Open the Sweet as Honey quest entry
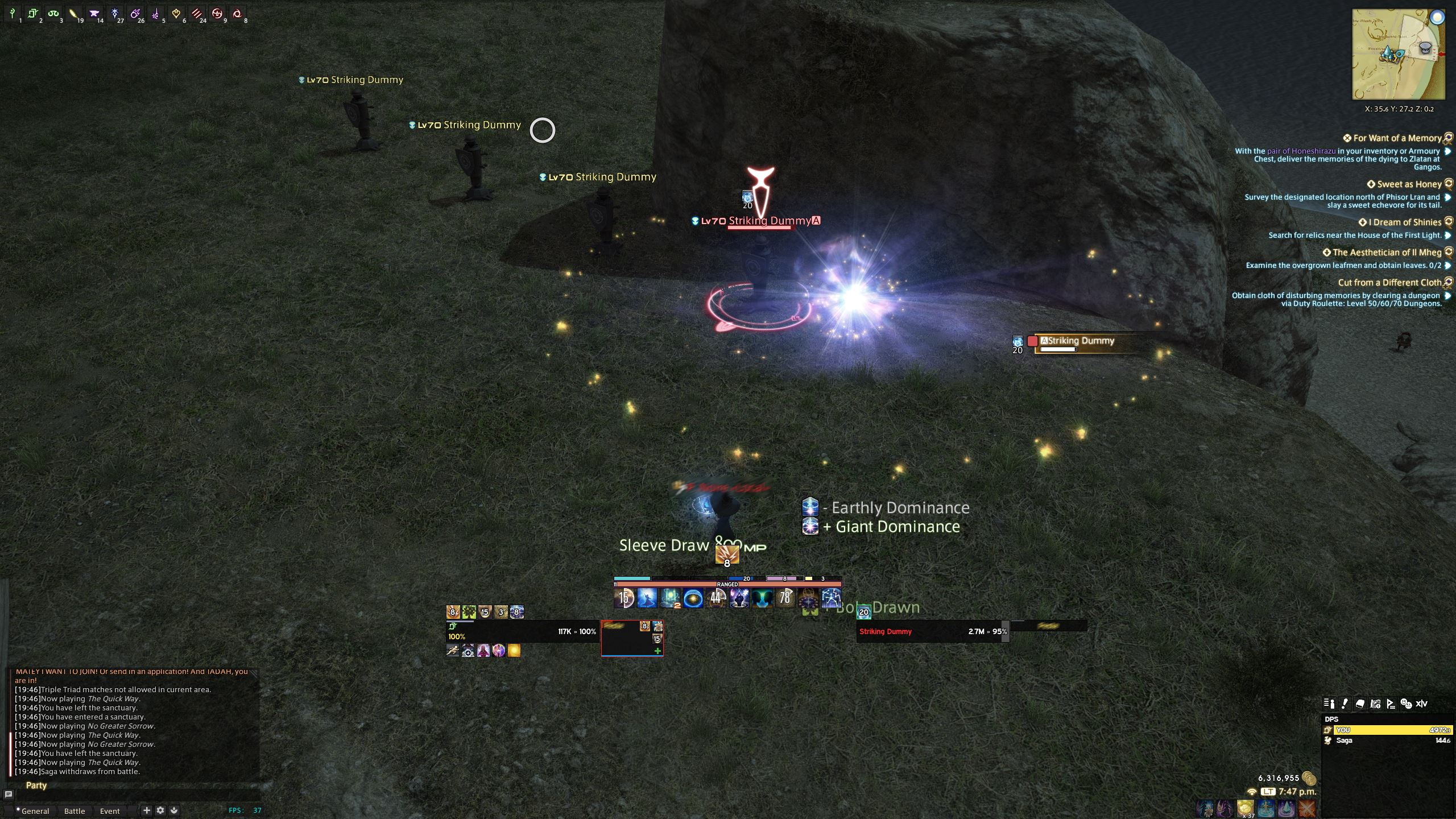Screen dimensions: 1456x819 coord(1409,184)
